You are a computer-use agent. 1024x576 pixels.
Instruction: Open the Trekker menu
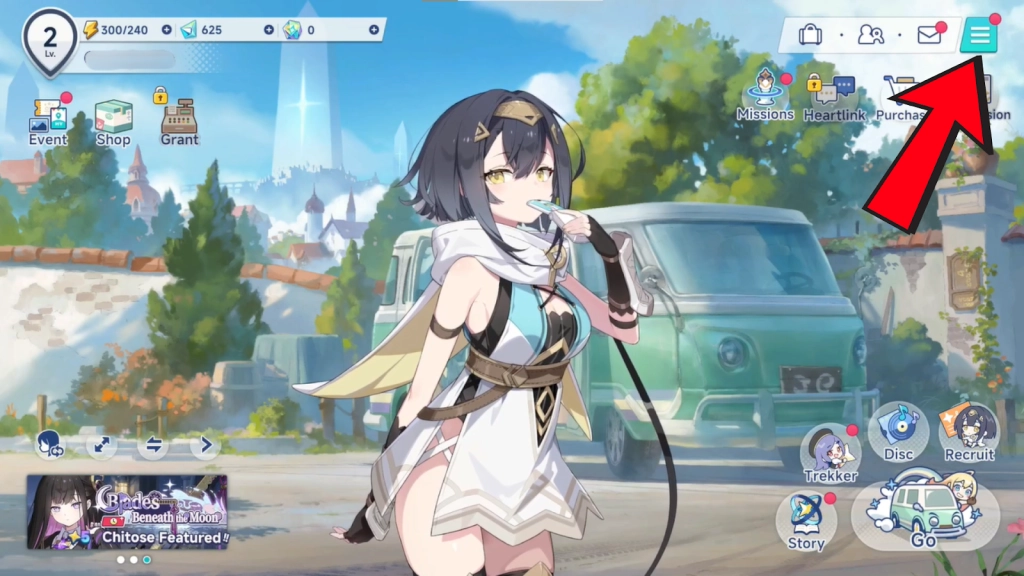tap(831, 453)
